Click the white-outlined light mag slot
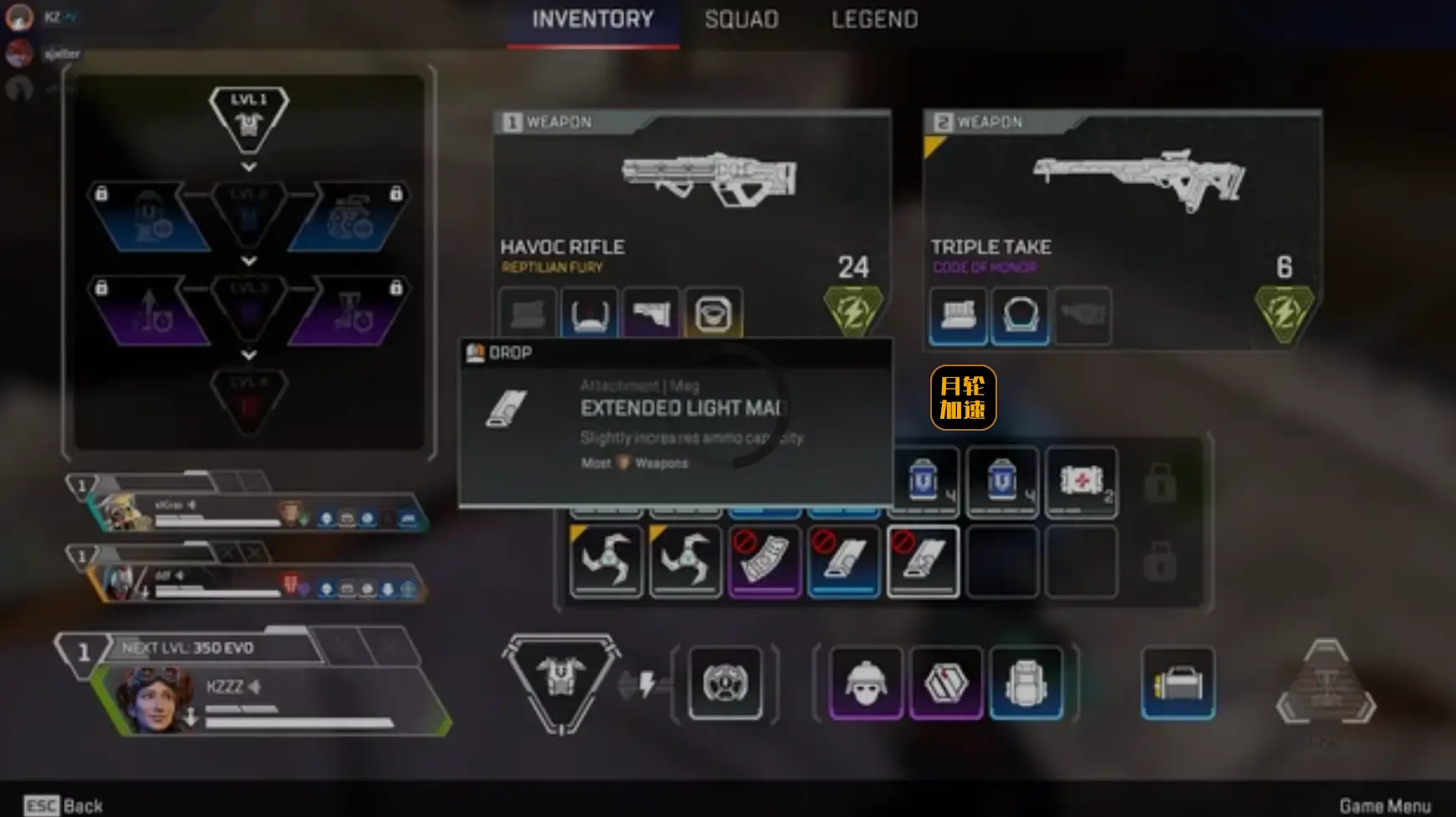 point(923,561)
